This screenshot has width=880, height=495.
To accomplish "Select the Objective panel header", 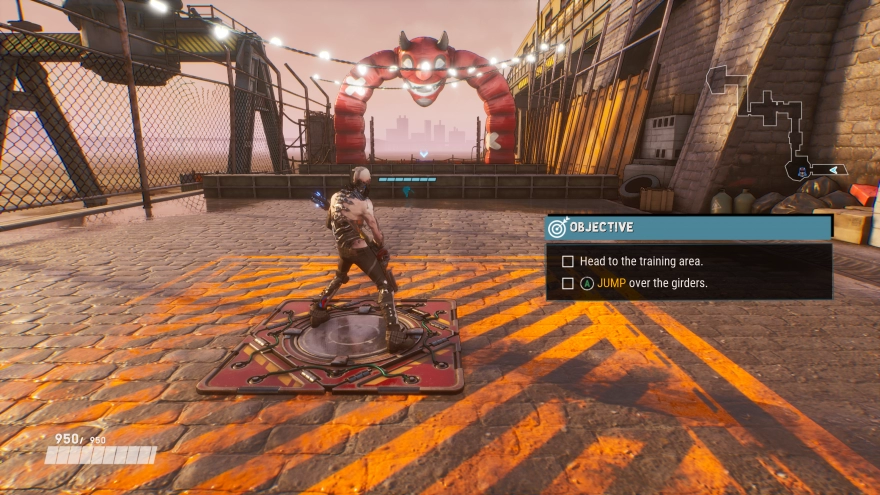I will coord(689,227).
